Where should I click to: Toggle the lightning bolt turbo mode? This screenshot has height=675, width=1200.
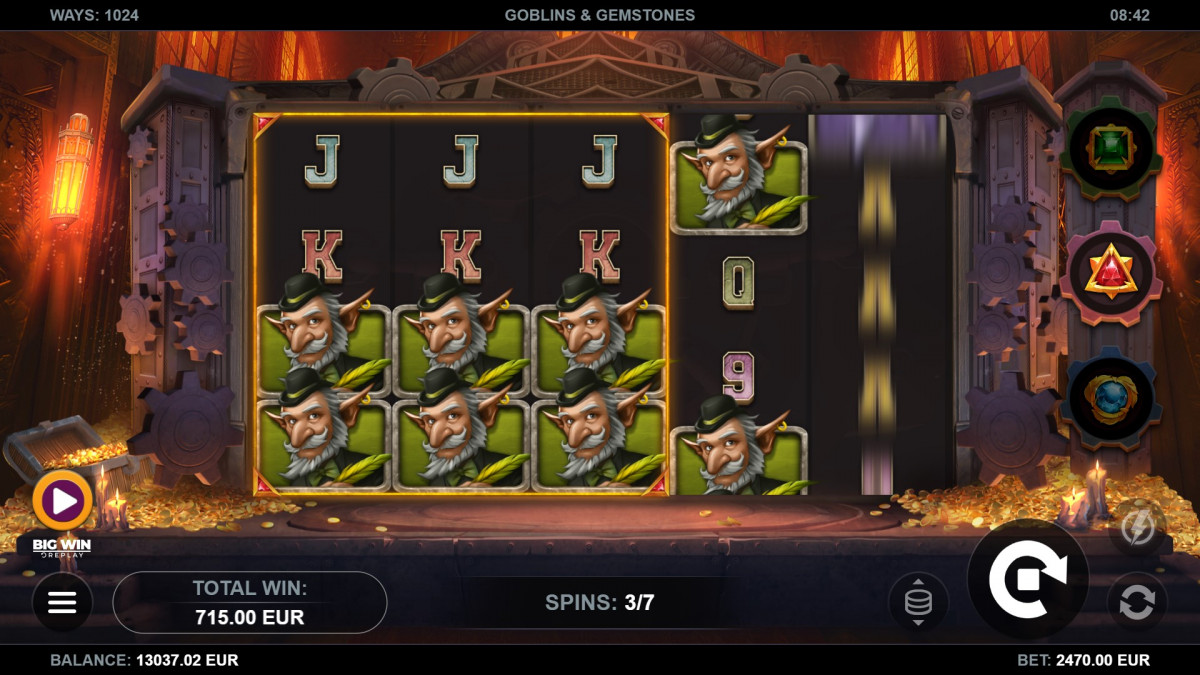tap(1137, 527)
